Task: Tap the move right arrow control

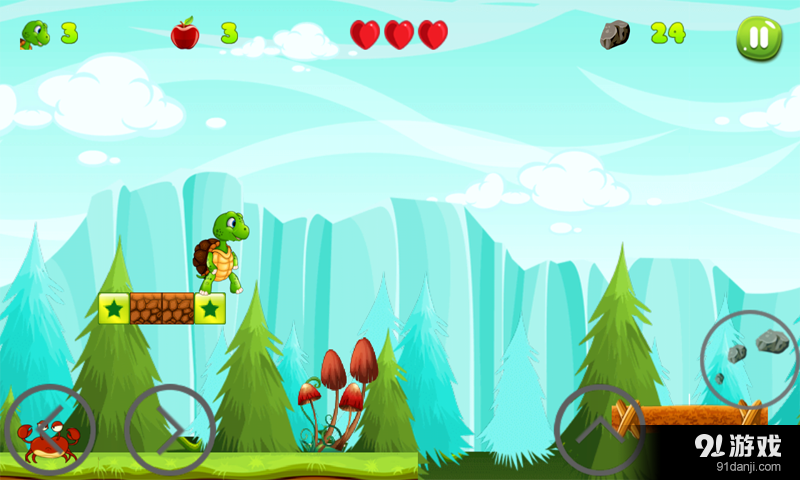Action: 170,430
